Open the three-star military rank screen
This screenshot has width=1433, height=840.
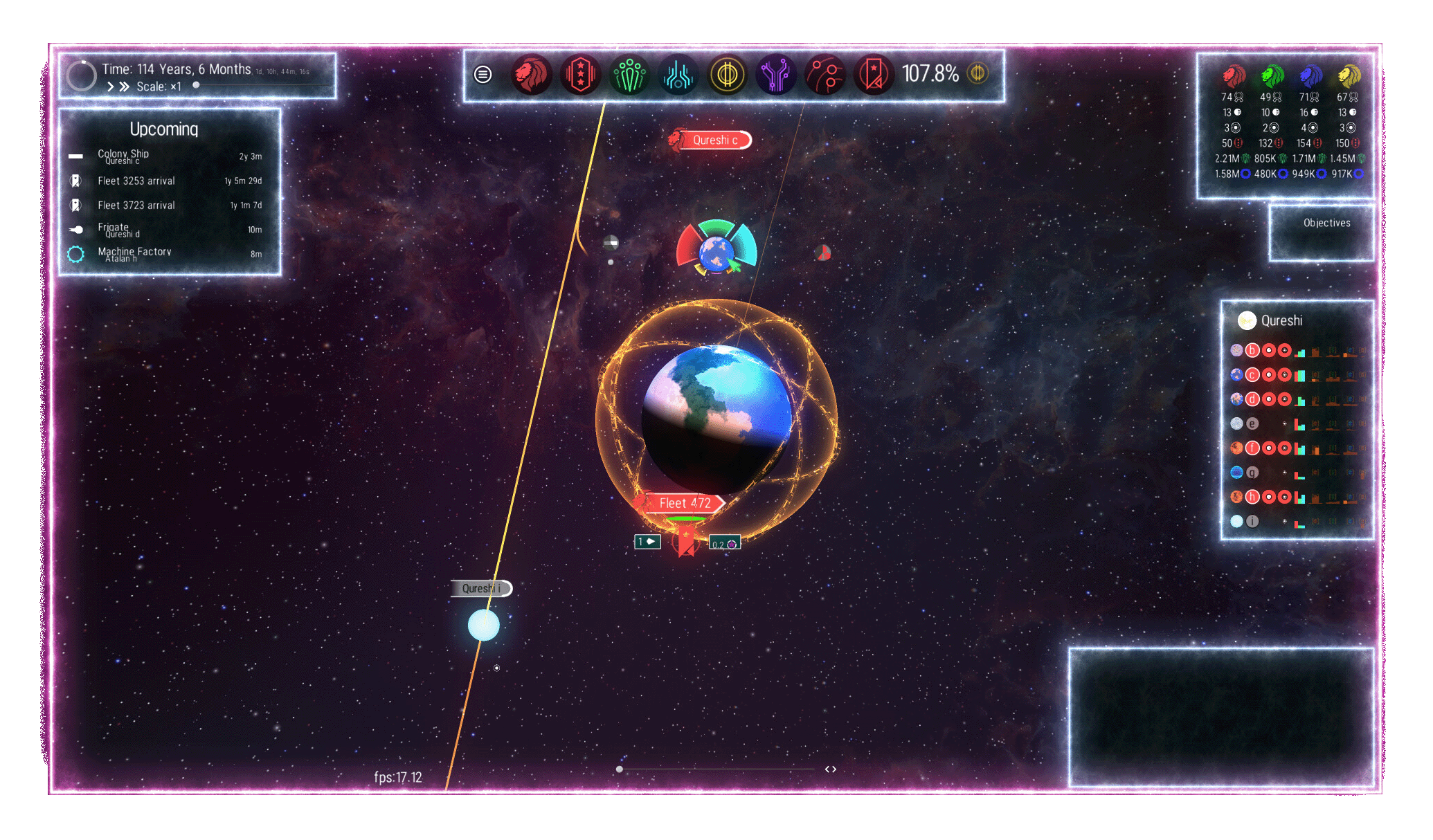580,74
